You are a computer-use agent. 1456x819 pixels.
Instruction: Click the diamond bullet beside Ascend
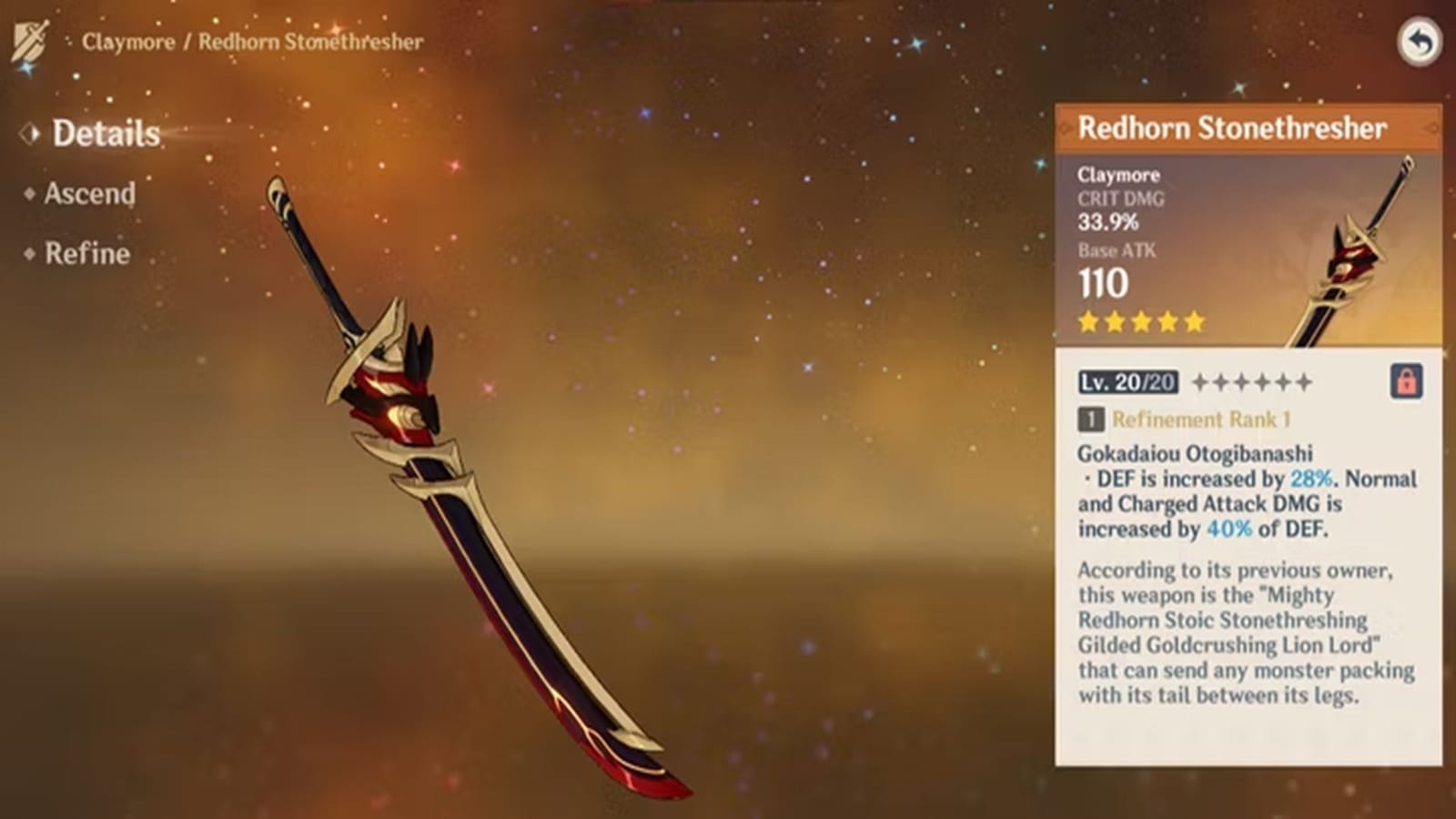(x=31, y=192)
